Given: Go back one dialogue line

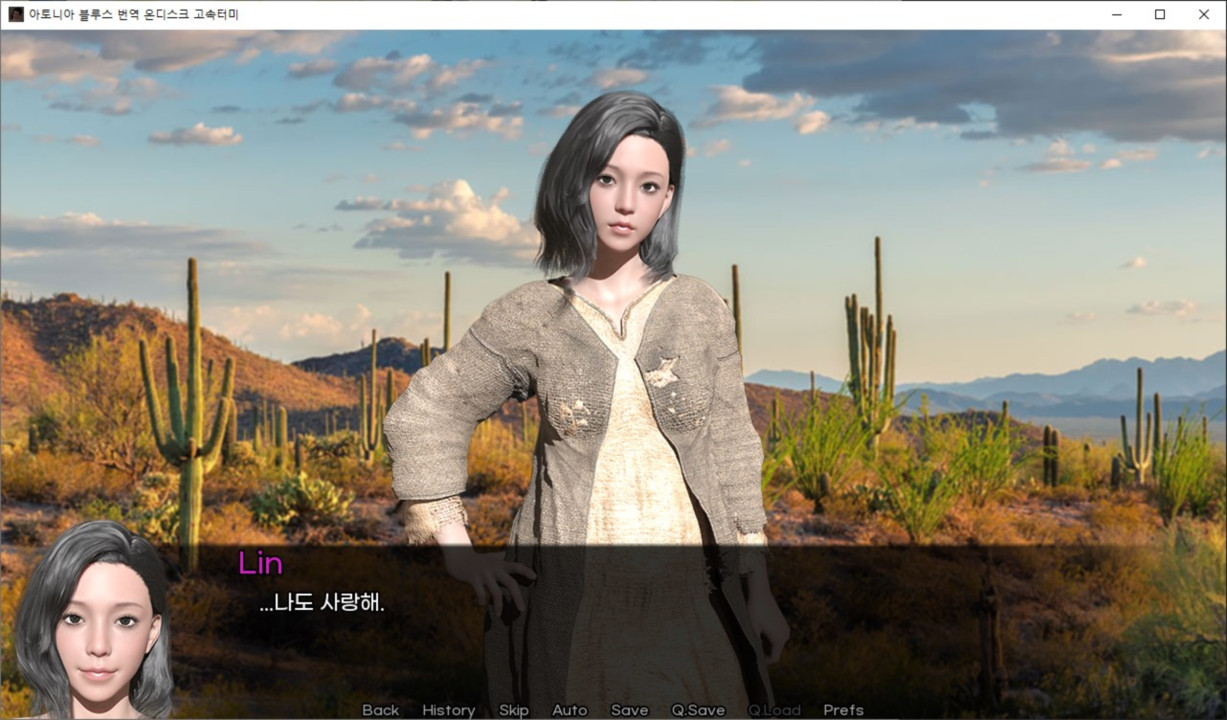Looking at the screenshot, I should point(380,710).
